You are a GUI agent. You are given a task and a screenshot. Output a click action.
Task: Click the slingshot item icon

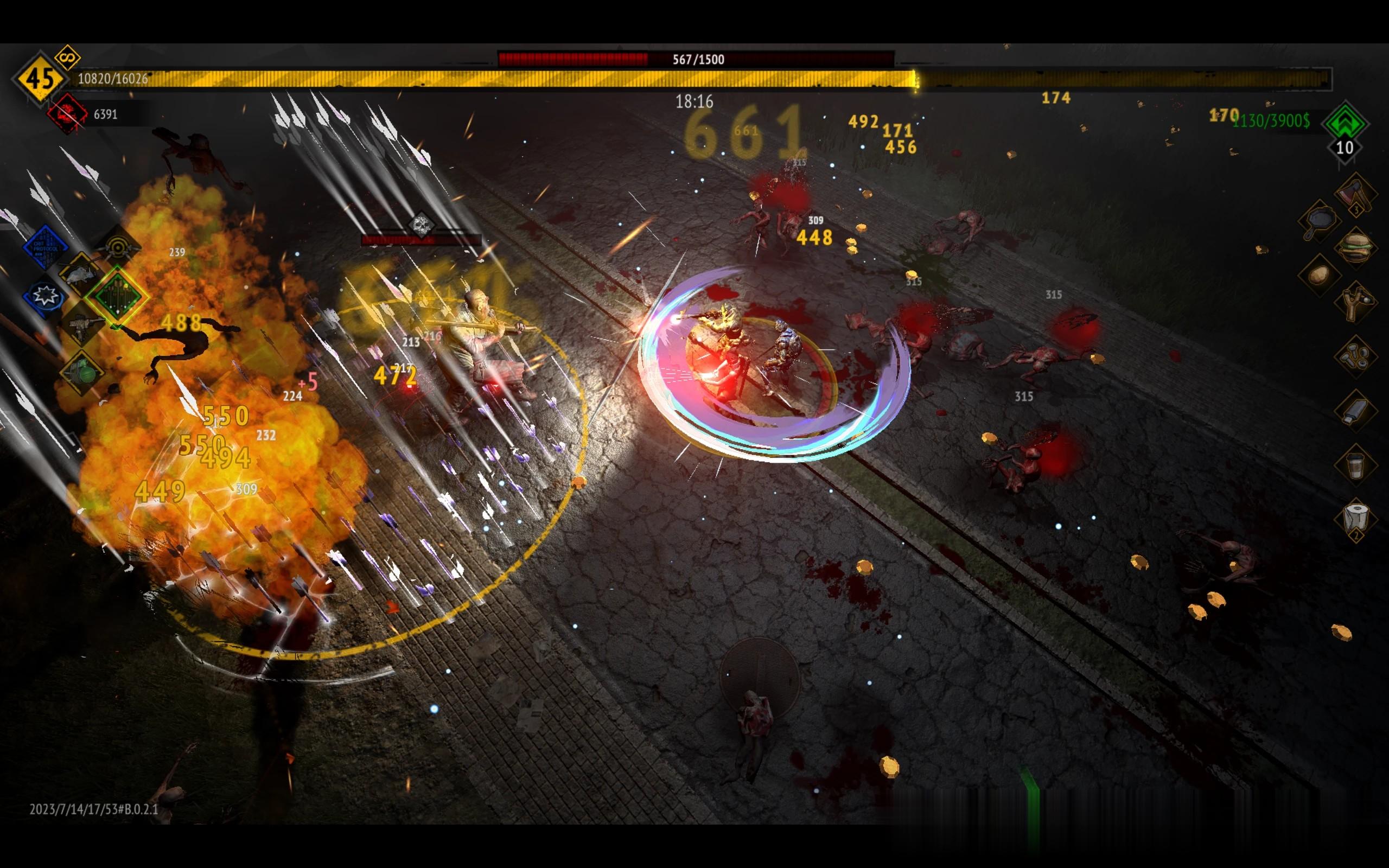pyautogui.click(x=1356, y=302)
